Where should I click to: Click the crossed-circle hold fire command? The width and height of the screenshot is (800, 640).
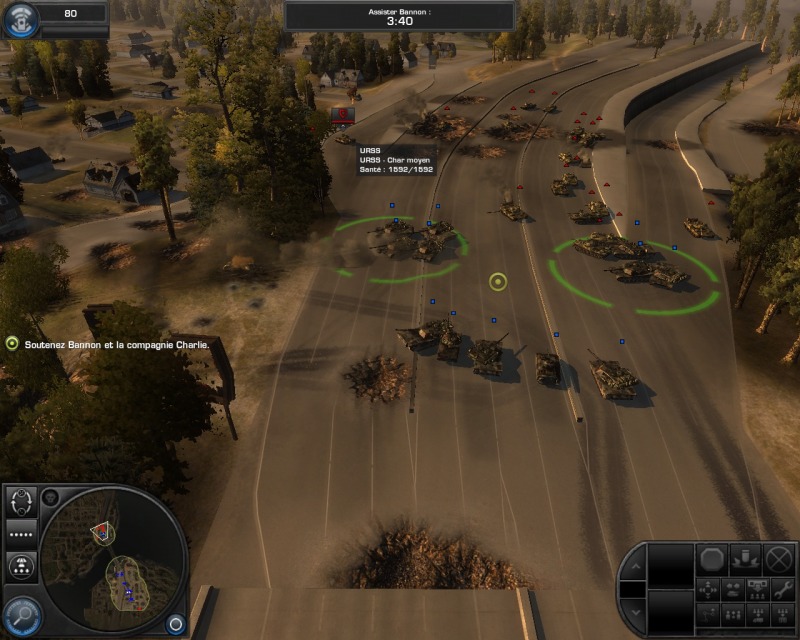[778, 559]
